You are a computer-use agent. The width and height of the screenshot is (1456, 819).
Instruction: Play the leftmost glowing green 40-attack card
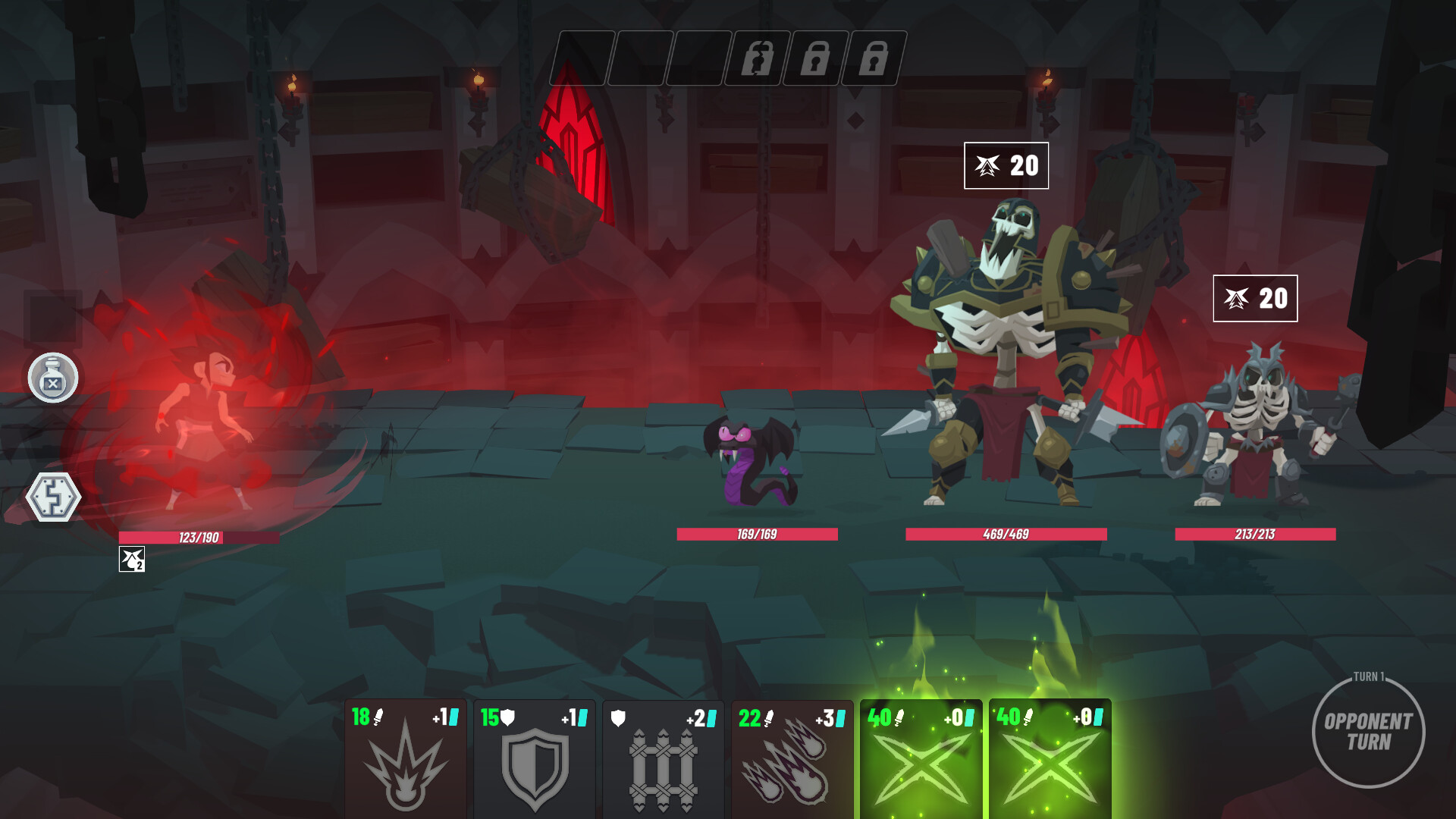[x=921, y=758]
